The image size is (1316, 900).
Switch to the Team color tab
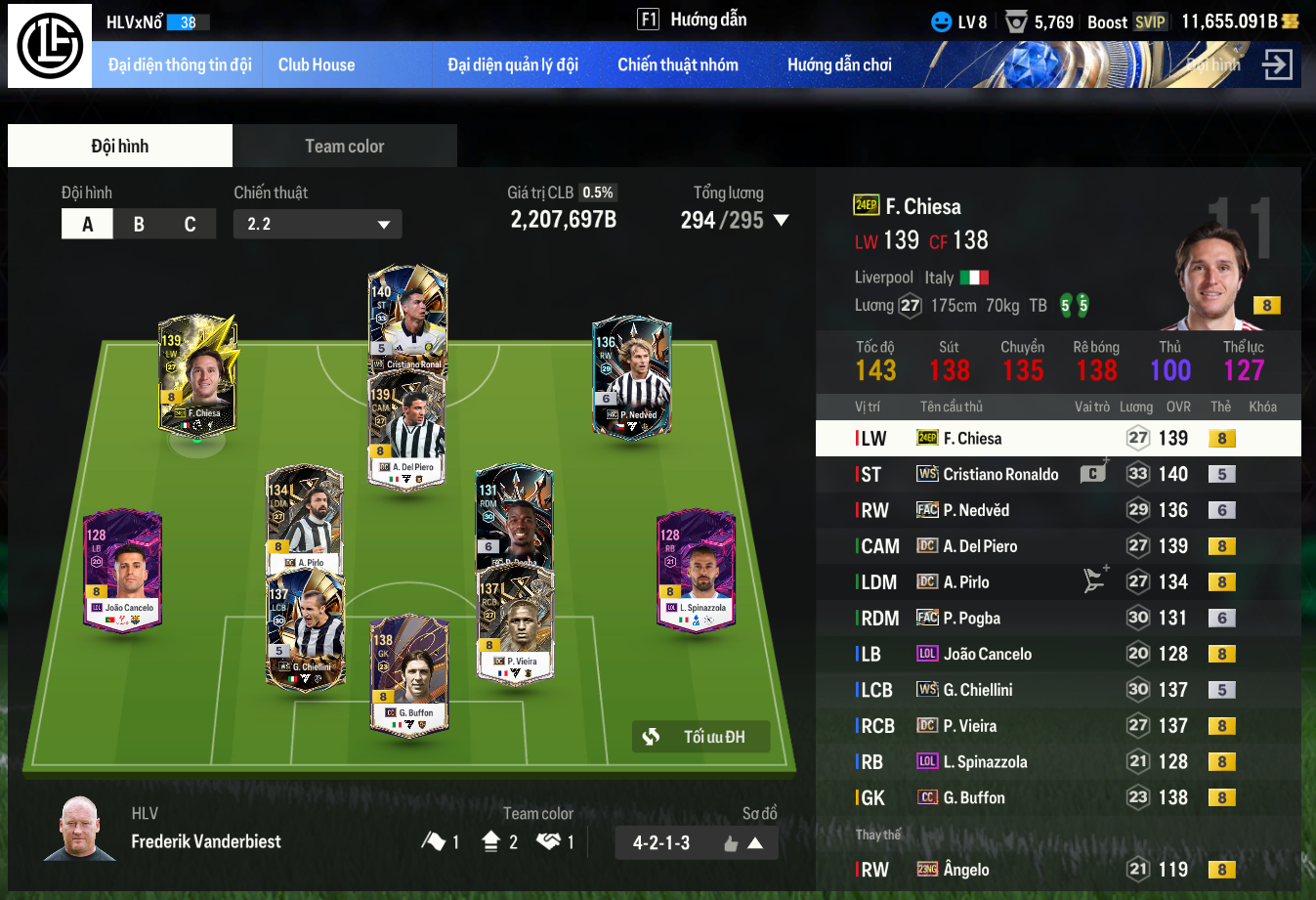pos(344,147)
